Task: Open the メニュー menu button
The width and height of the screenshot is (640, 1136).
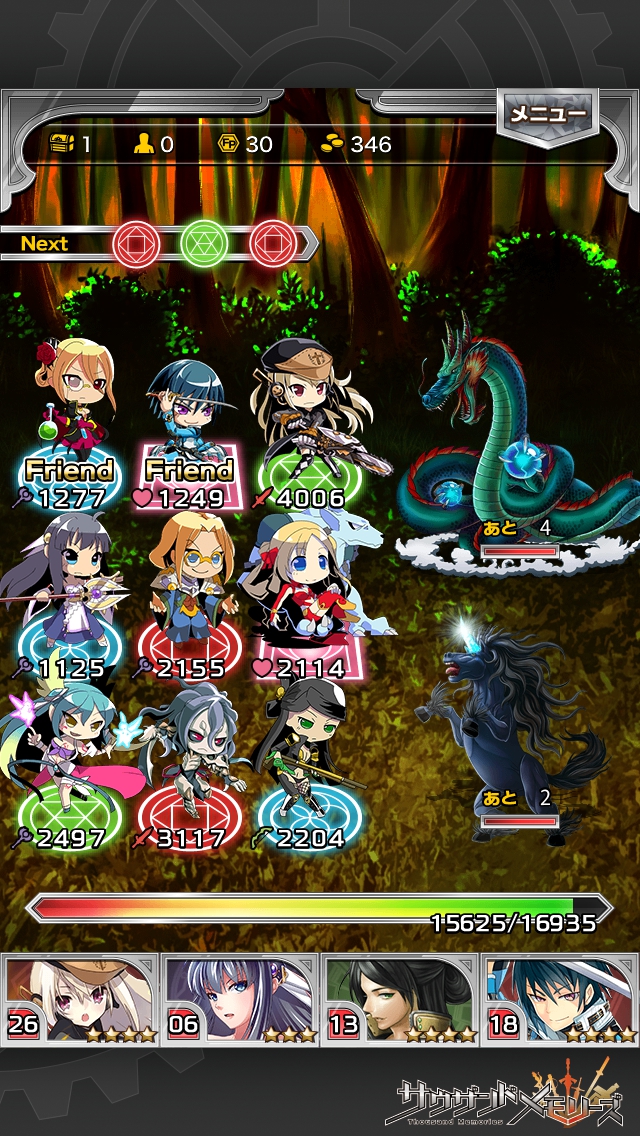Action: [x=547, y=115]
